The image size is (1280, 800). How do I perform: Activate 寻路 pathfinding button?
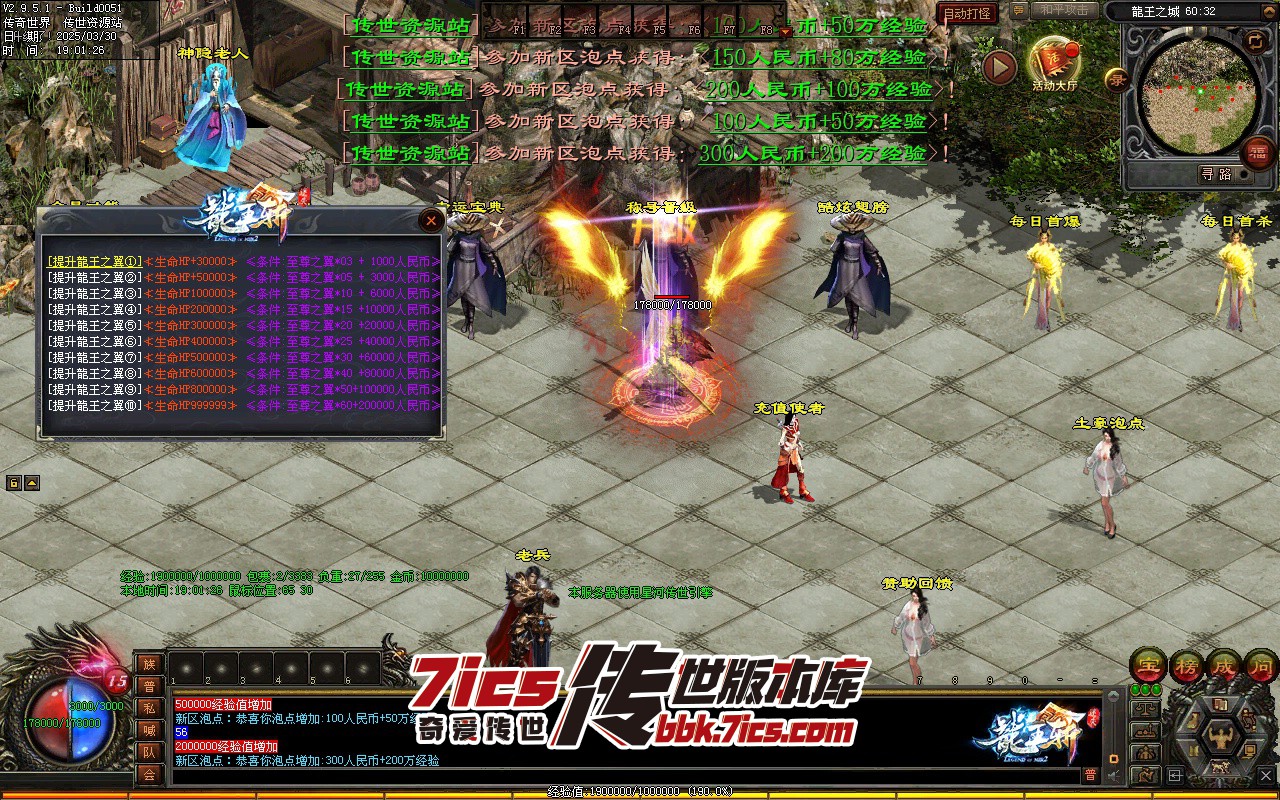click(x=1216, y=174)
